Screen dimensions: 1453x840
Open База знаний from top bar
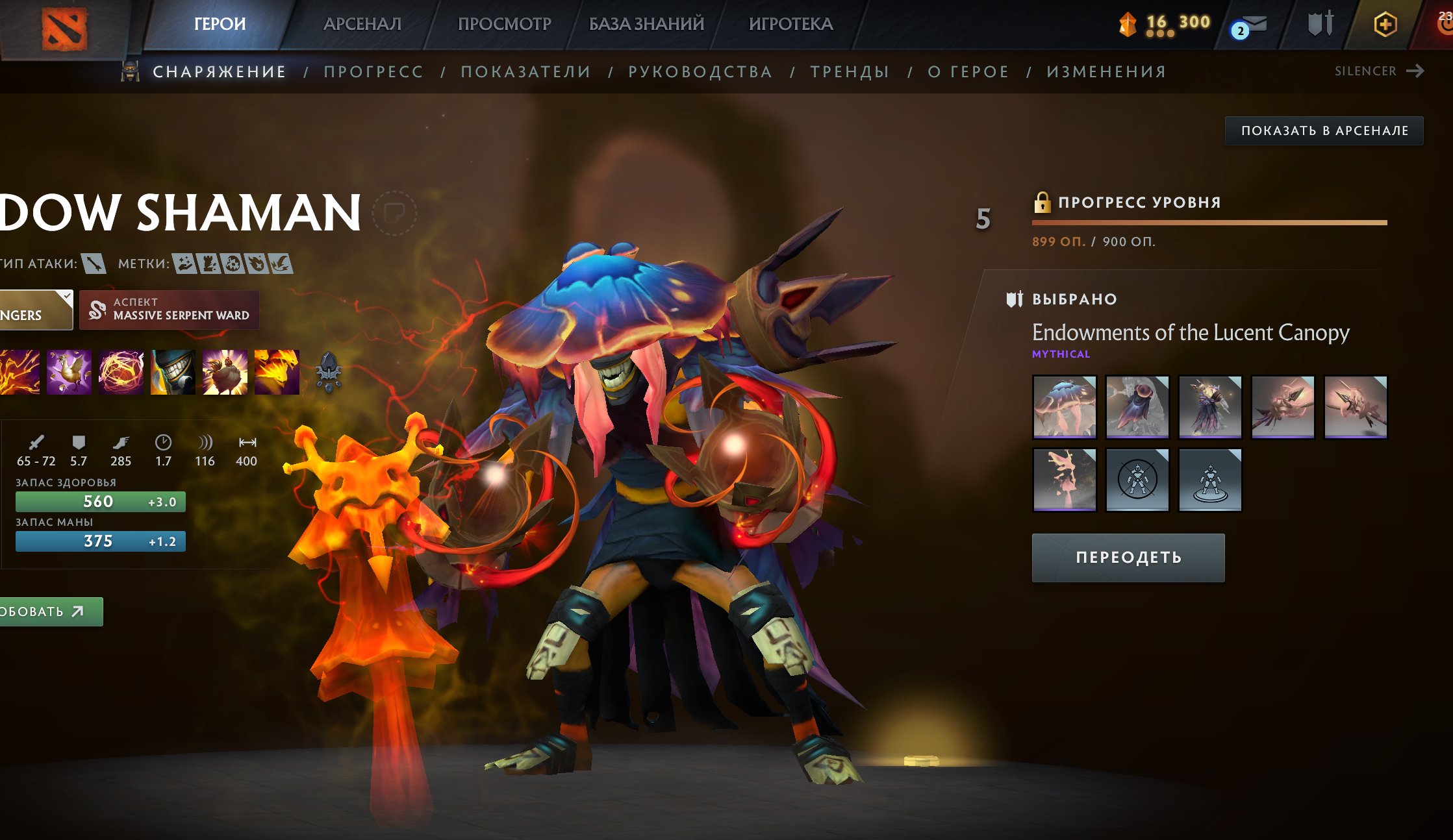pos(646,24)
